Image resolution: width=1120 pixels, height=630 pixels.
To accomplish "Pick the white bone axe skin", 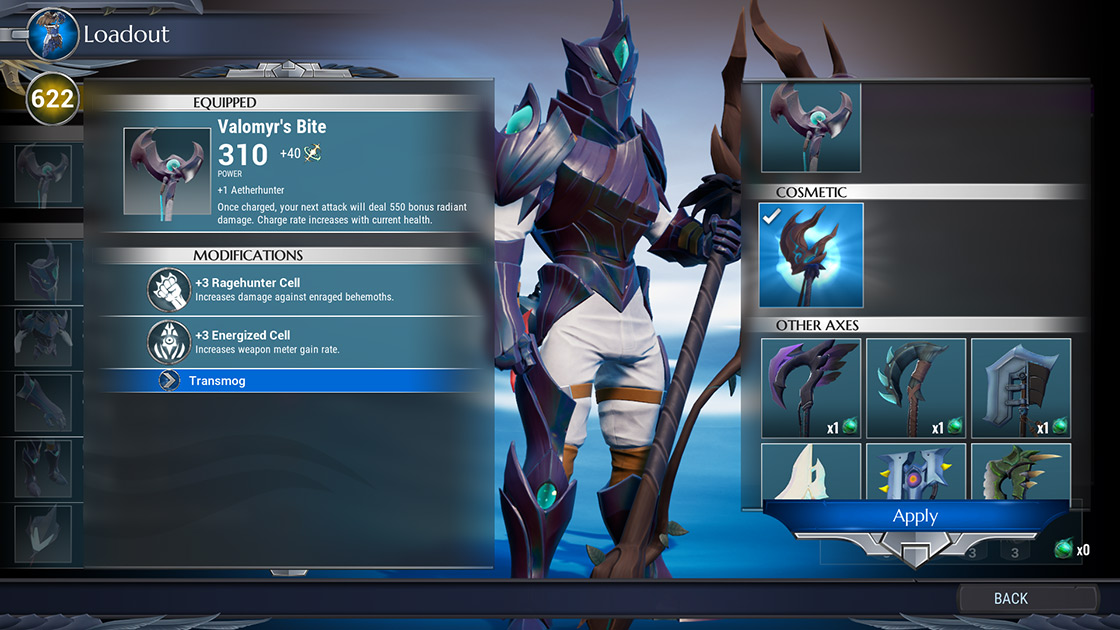I will [811, 468].
